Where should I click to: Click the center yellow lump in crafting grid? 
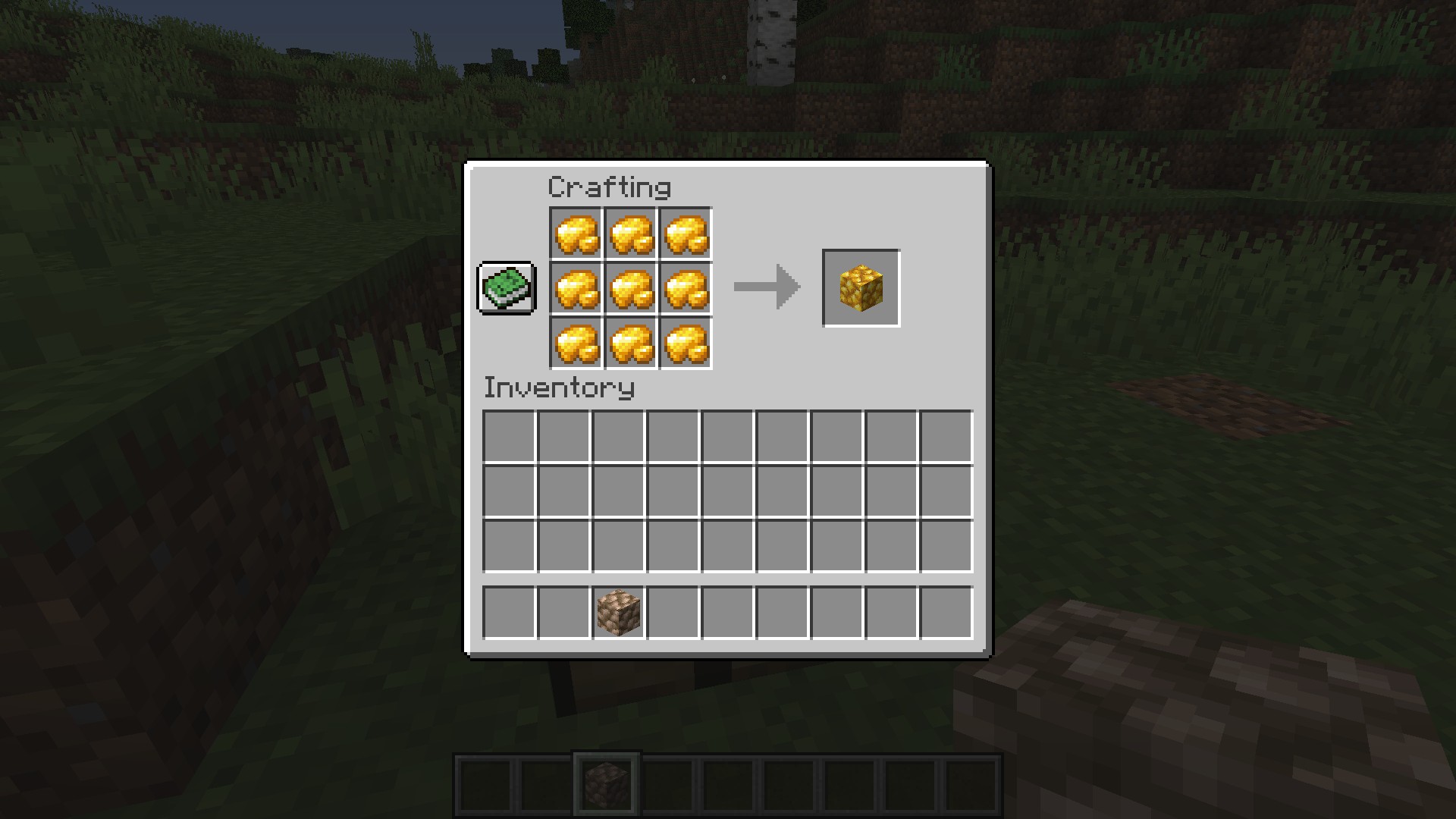point(631,288)
